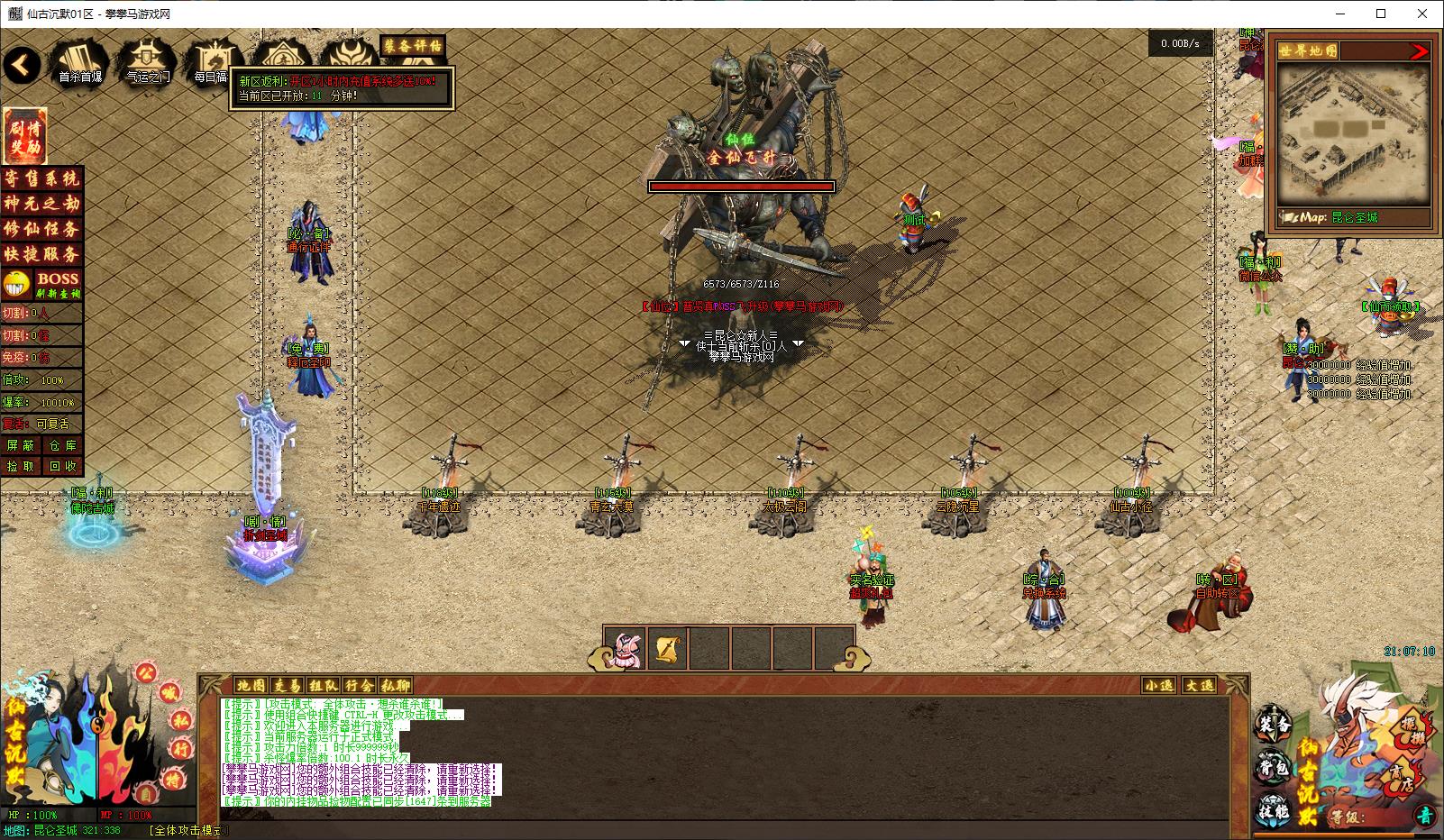1444x840 pixels.
Task: Click the 大退 full logout button
Action: (x=1199, y=685)
